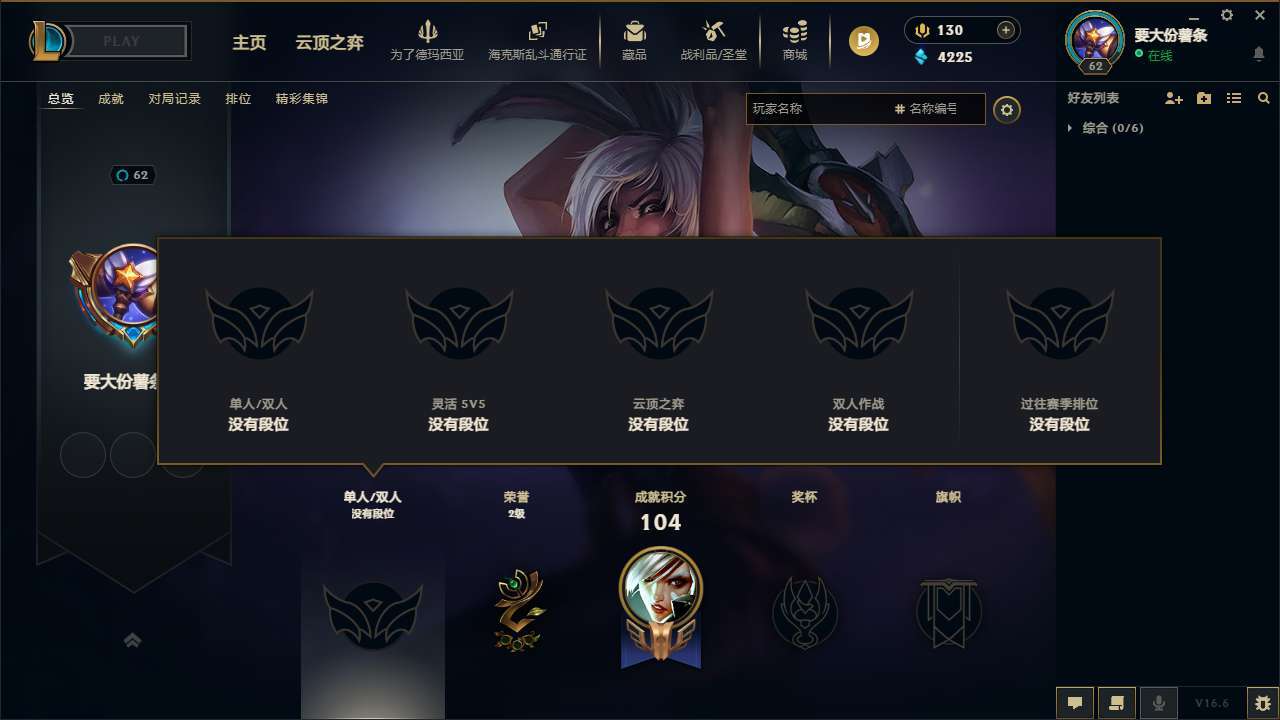The image size is (1280, 720).
Task: Open the 海克斯乱斗通行证 pass icon
Action: point(537,31)
